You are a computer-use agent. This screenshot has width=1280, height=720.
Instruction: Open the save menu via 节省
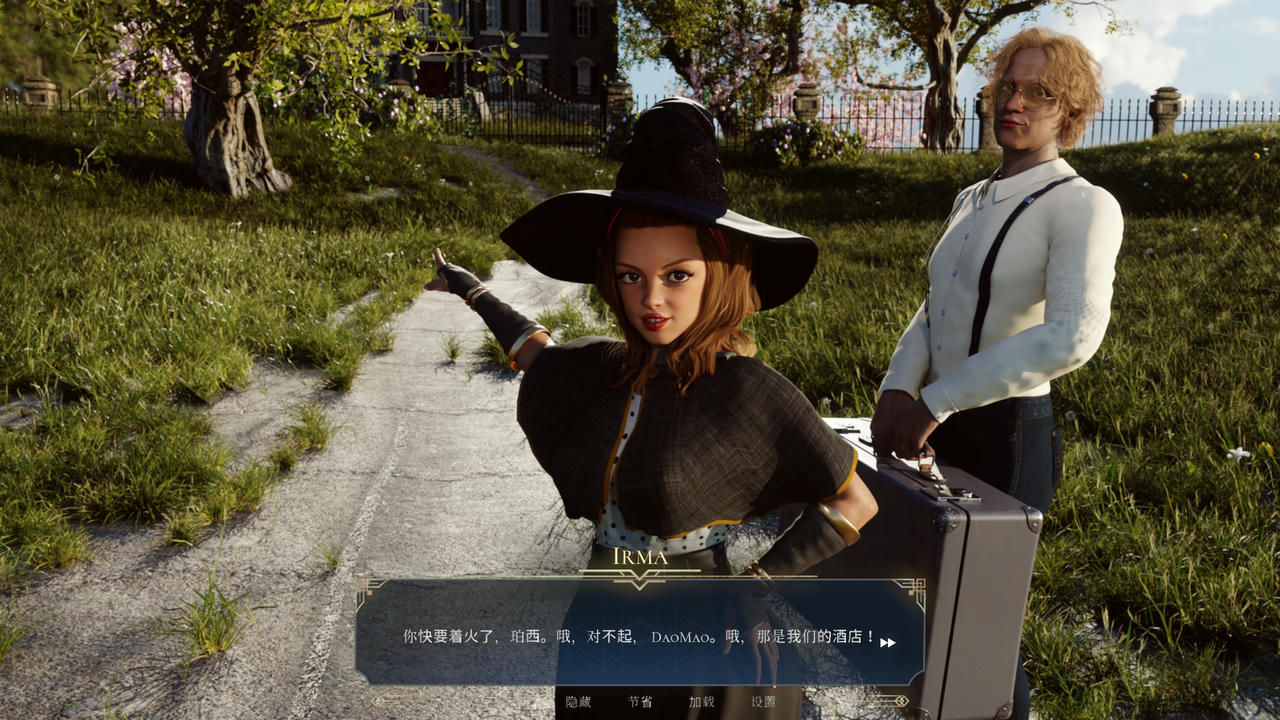pyautogui.click(x=640, y=702)
